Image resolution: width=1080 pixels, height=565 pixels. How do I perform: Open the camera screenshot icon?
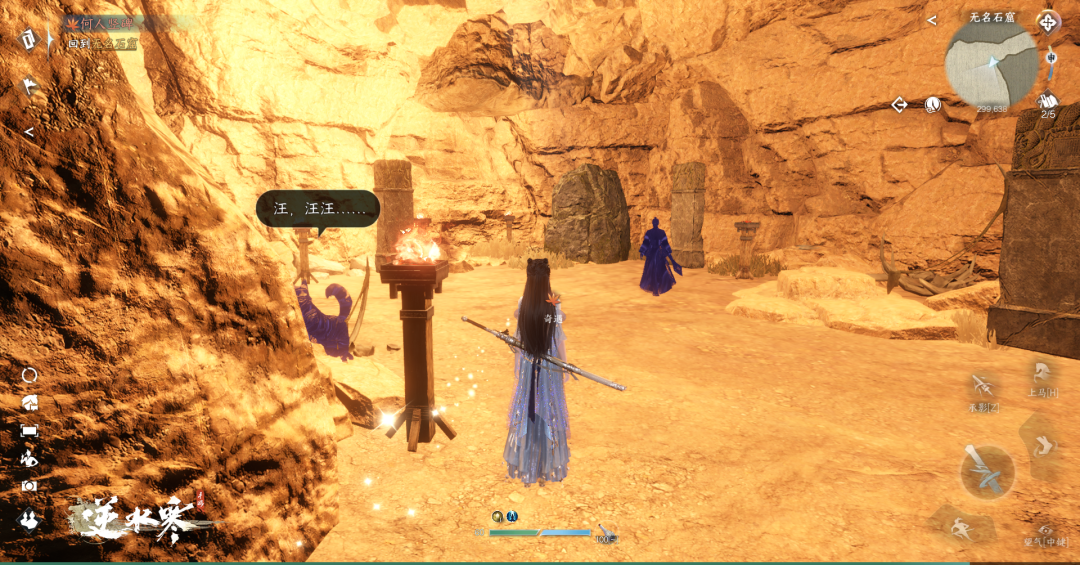(x=29, y=486)
